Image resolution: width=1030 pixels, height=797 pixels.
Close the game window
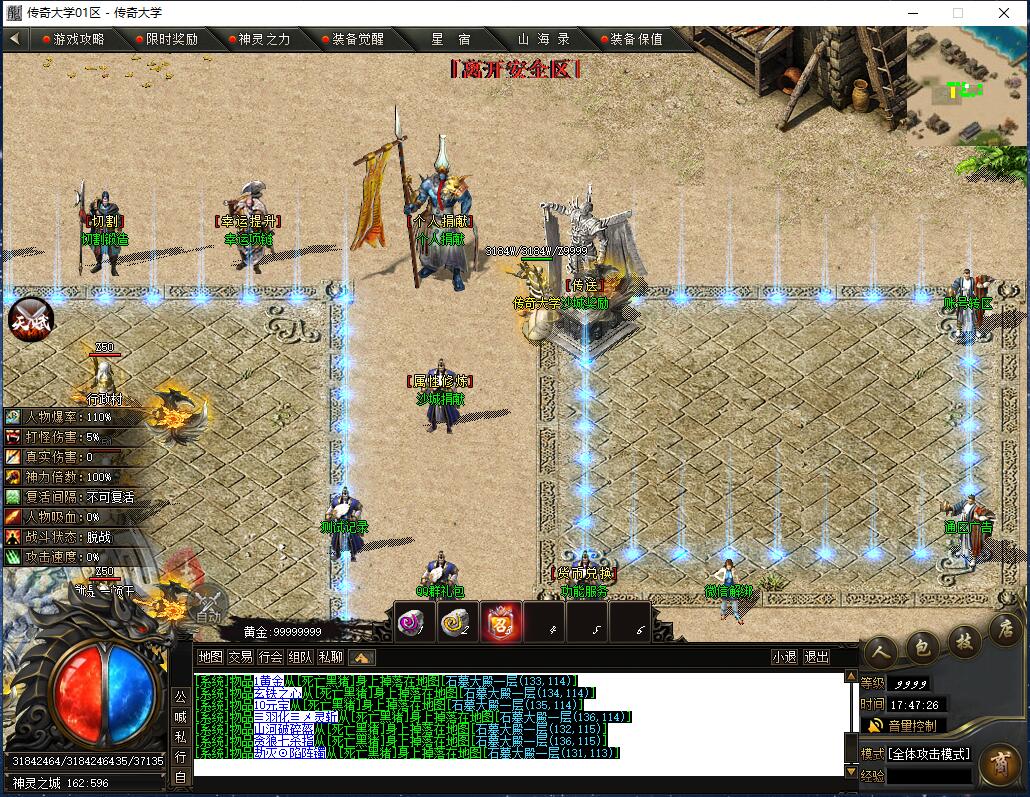pyautogui.click(x=1004, y=13)
